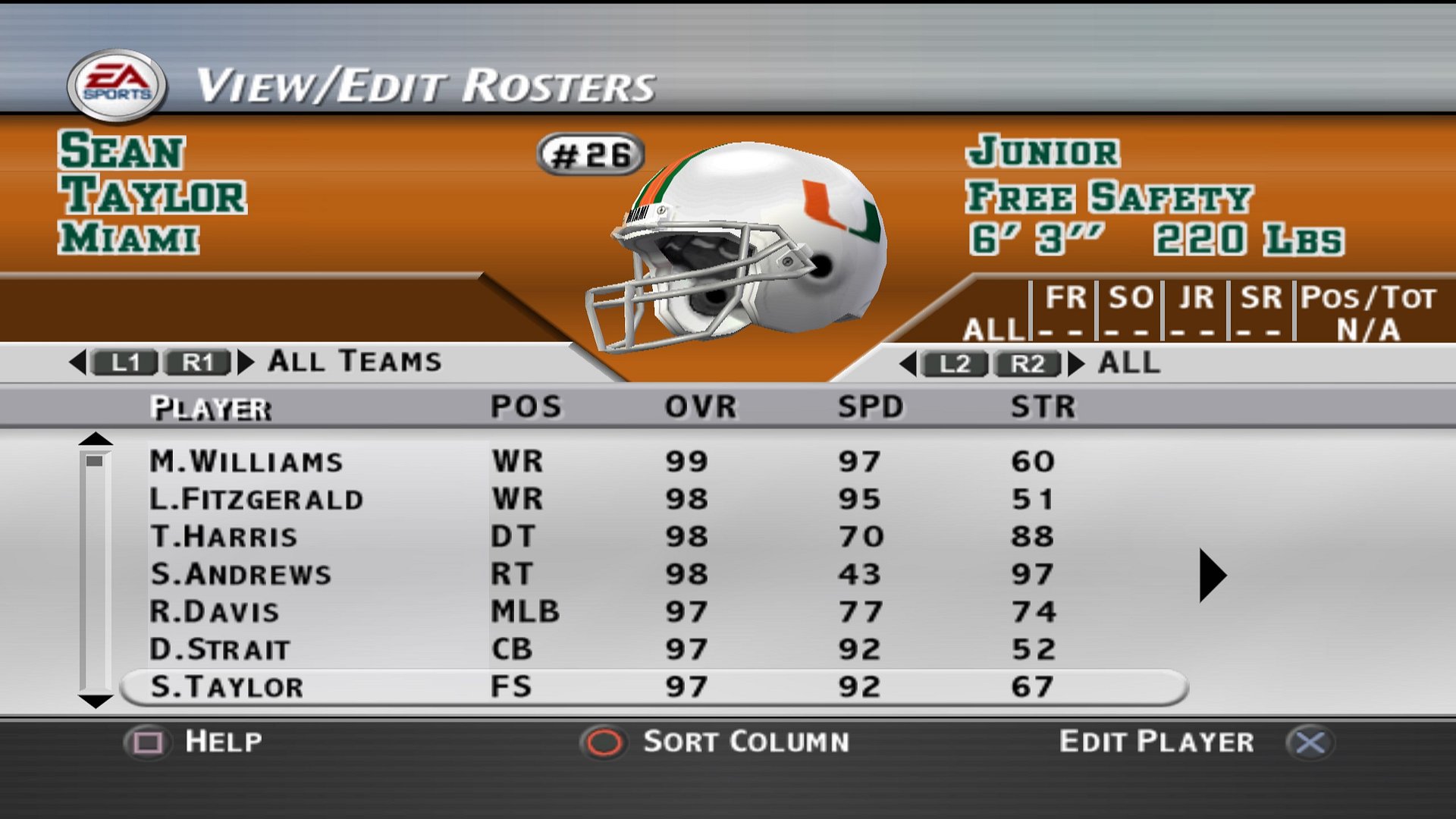Click scroll-down arrow on roster list
Screen dimensions: 1456x819
point(96,701)
